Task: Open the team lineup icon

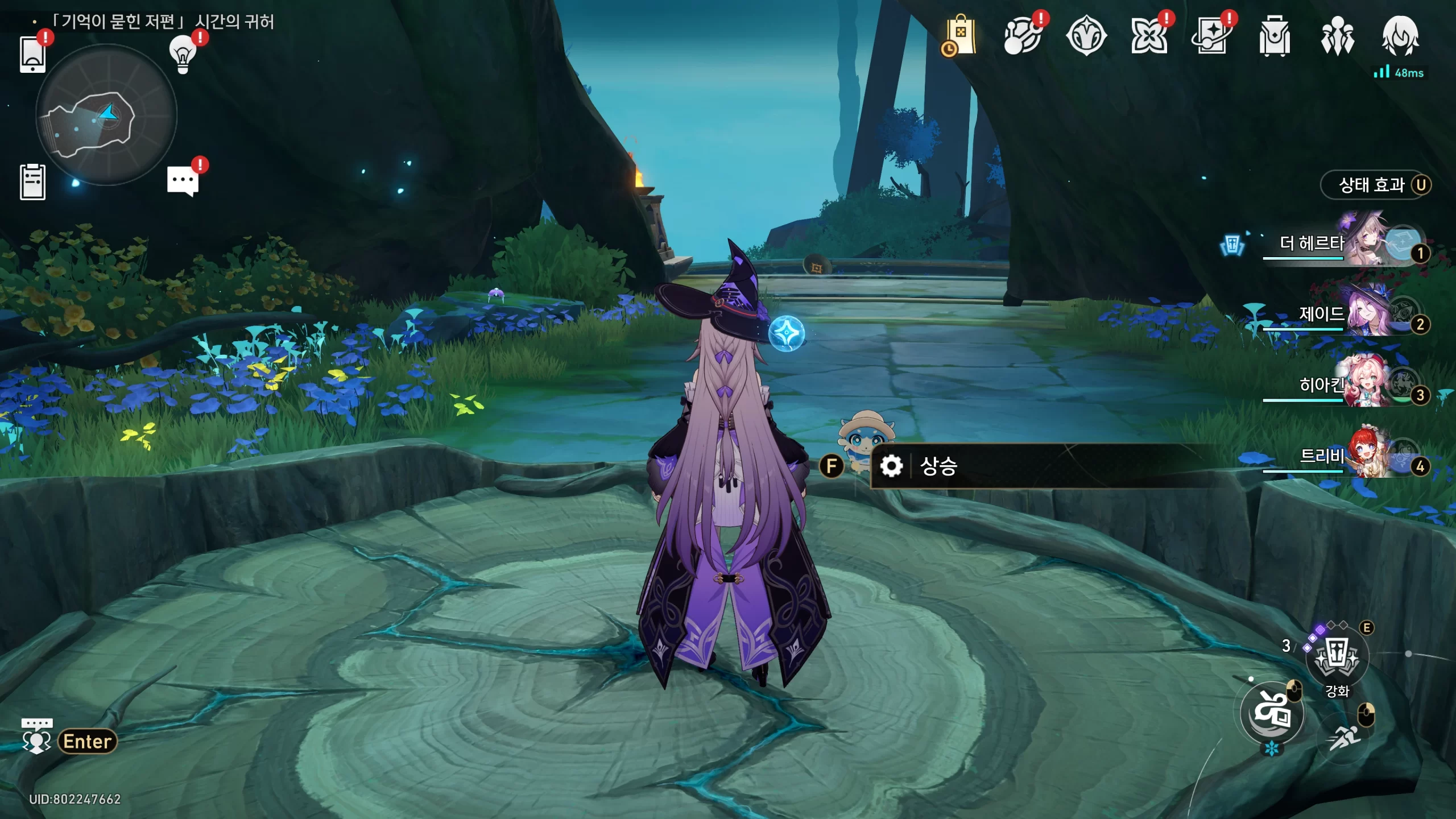Action: (x=1337, y=36)
